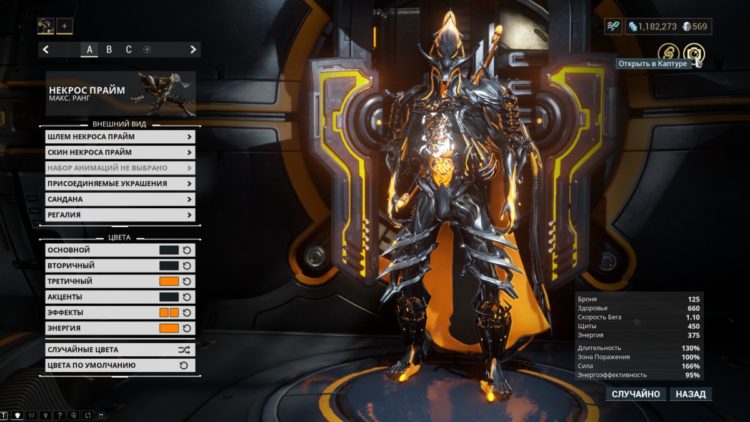Go to the next appearance config arrow
750x422 pixels.
tap(193, 49)
